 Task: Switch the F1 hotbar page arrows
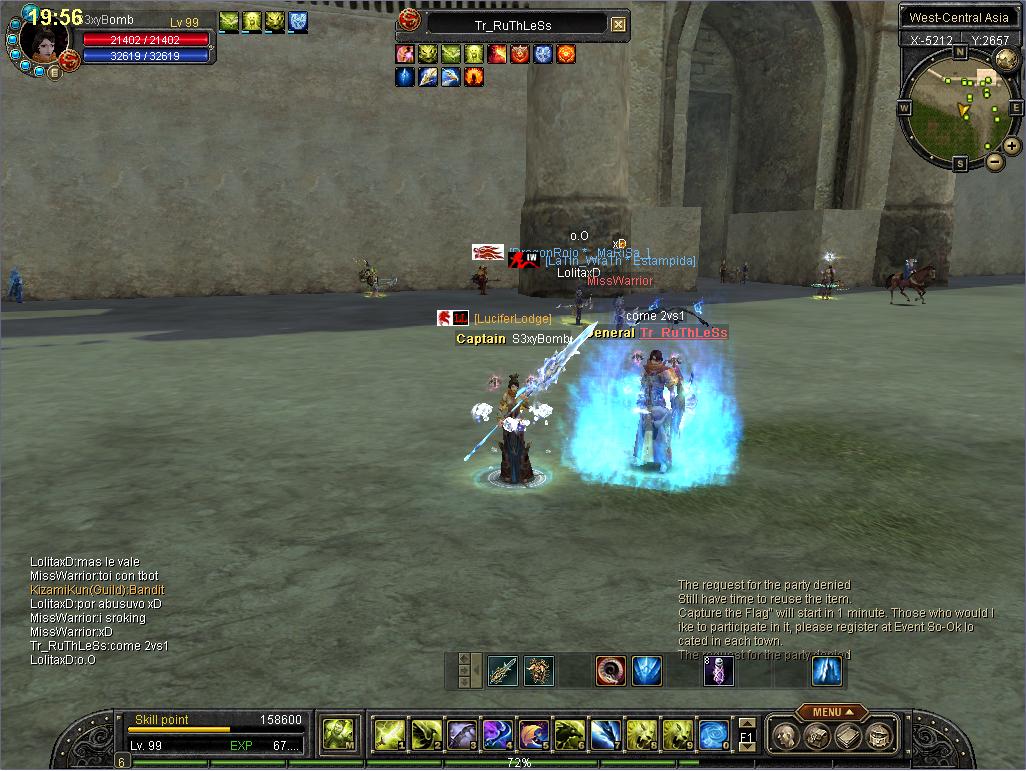pyautogui.click(x=747, y=735)
